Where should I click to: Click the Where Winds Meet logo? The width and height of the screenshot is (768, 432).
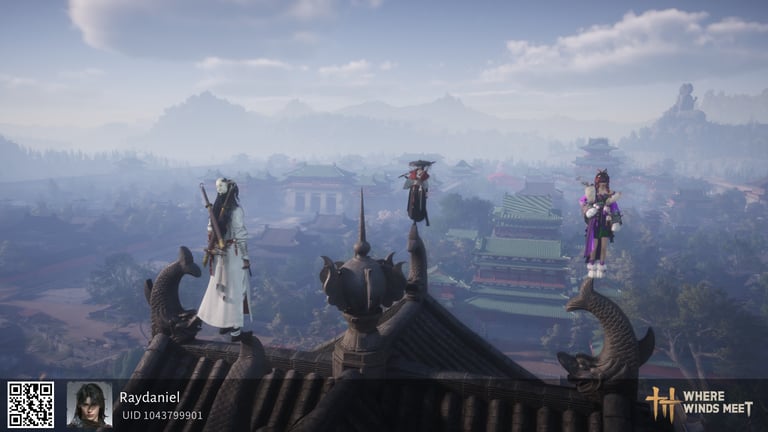click(x=698, y=403)
